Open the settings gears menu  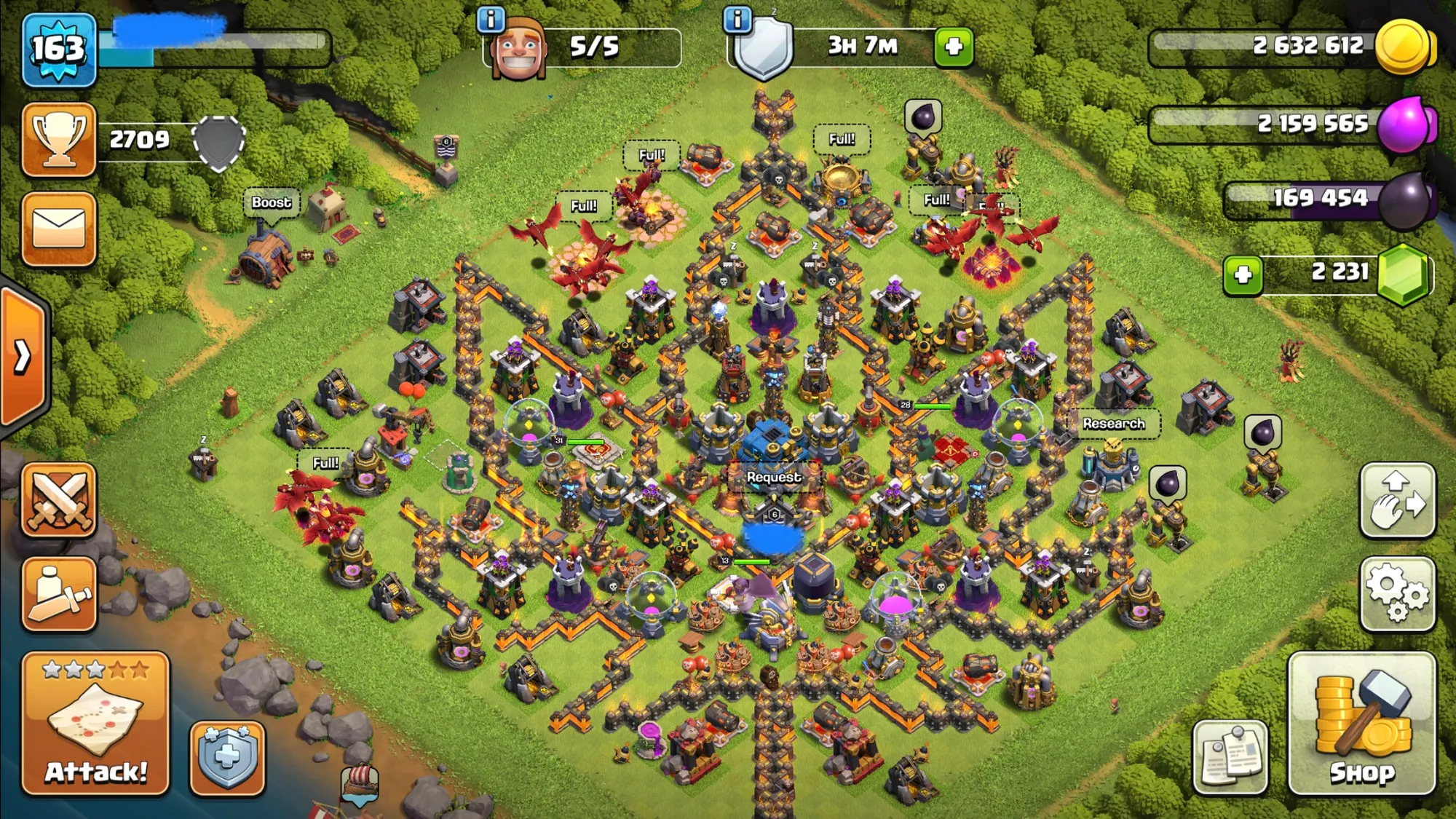pos(1397,593)
